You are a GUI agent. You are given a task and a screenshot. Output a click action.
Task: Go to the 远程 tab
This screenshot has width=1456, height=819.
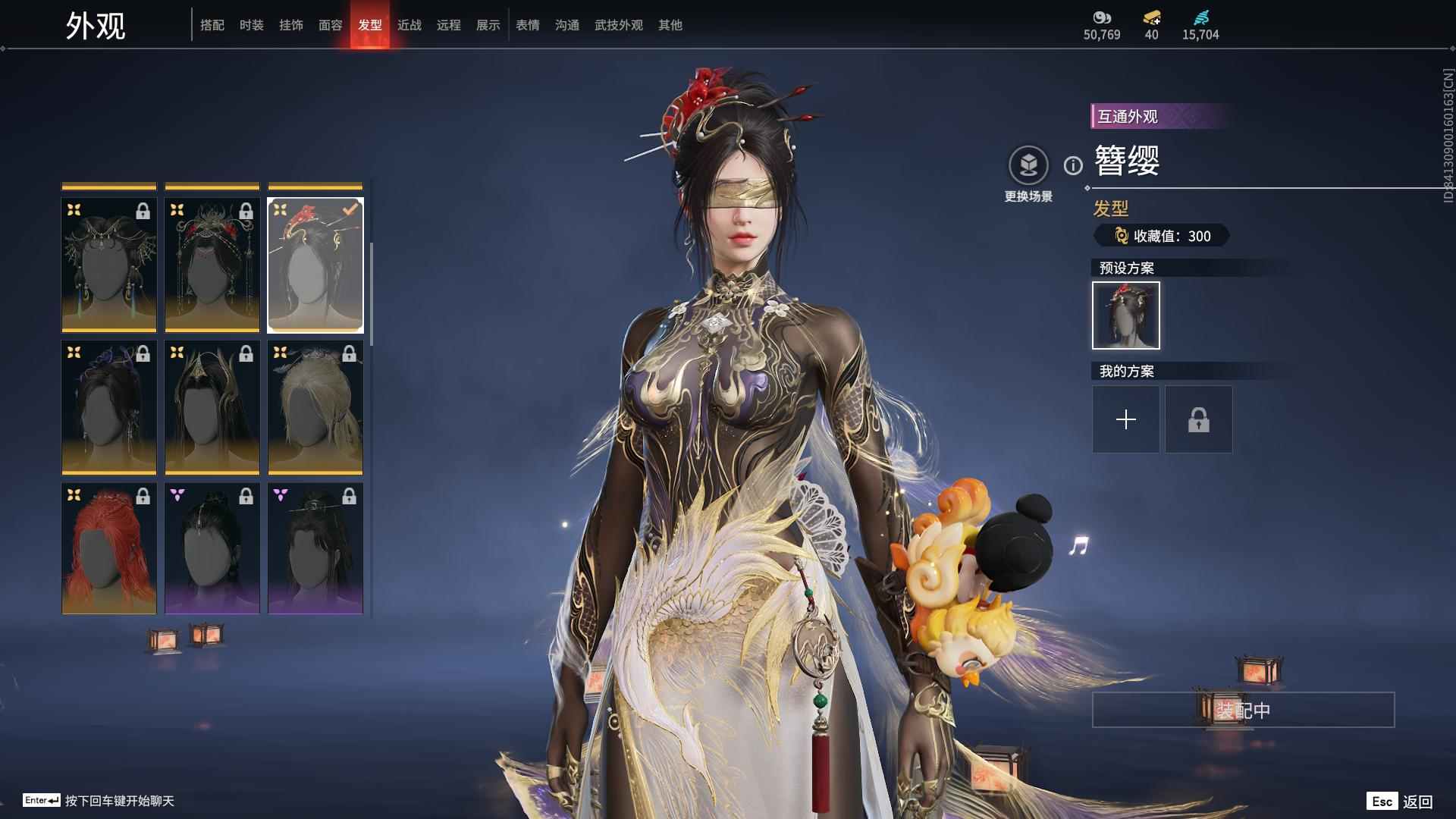(448, 25)
